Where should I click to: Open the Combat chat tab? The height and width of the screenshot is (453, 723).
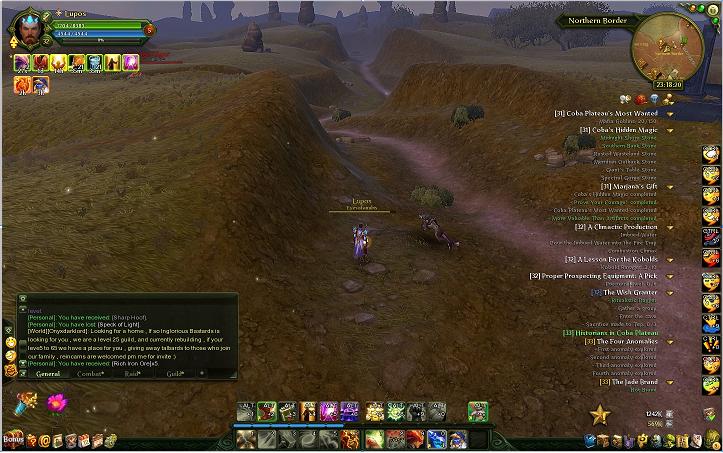(91, 373)
